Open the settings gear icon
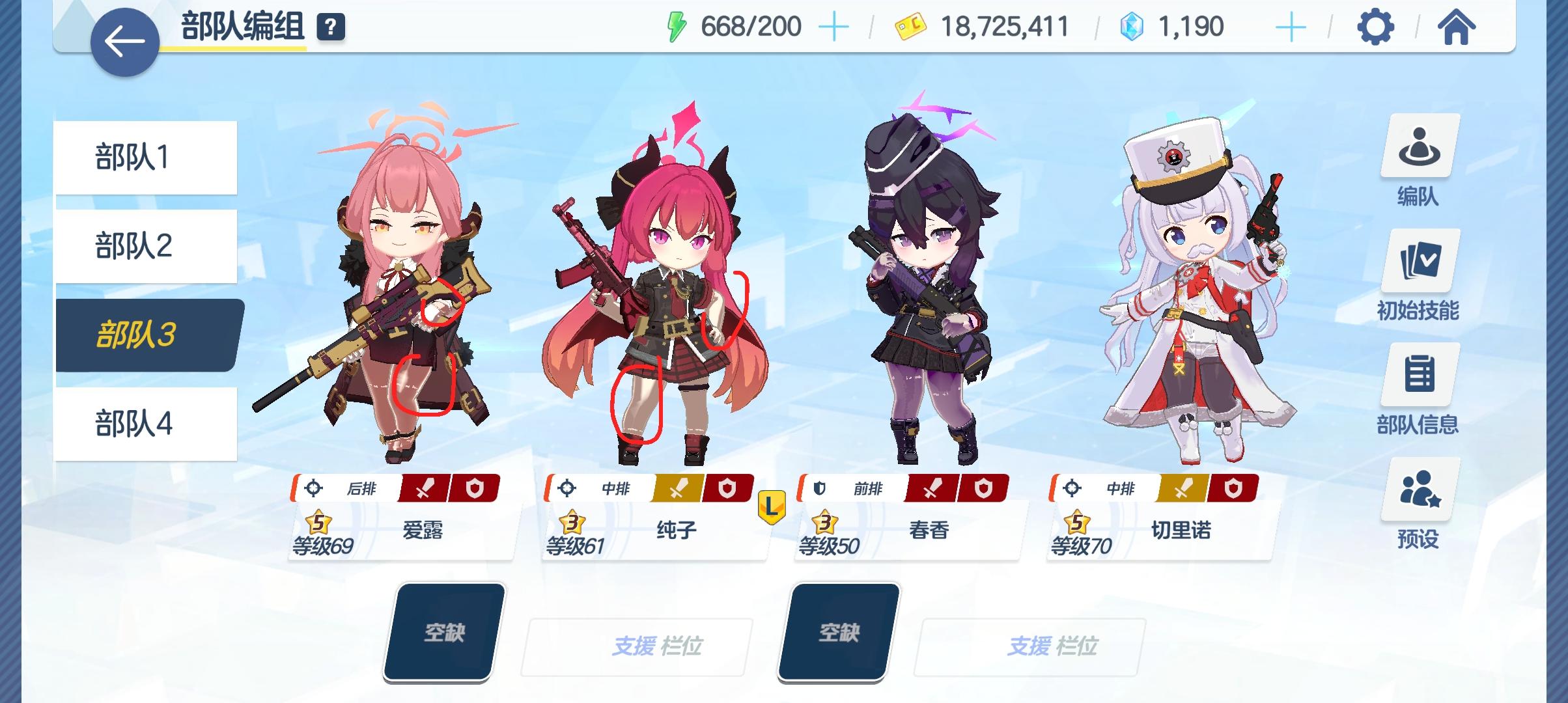 click(x=1376, y=27)
